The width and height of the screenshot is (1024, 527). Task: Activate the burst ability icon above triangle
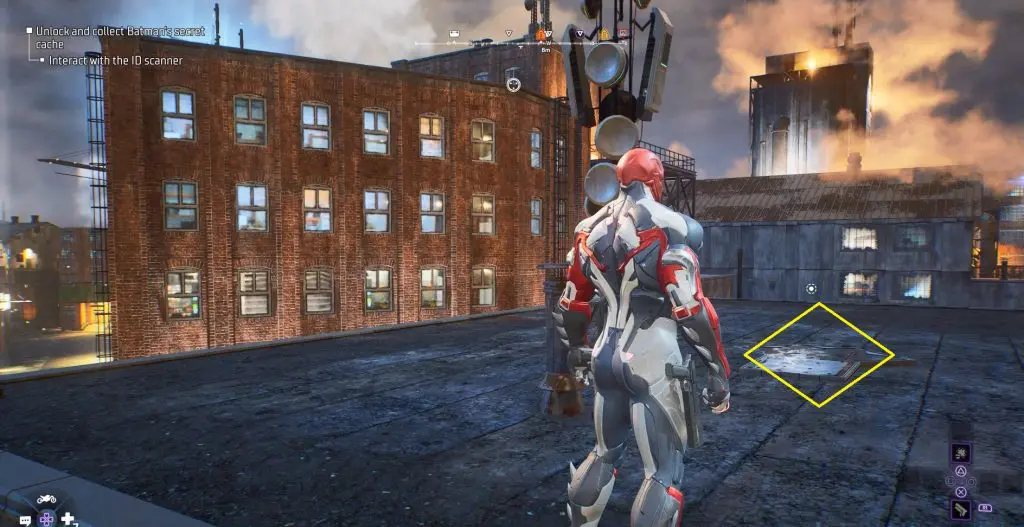click(x=961, y=453)
